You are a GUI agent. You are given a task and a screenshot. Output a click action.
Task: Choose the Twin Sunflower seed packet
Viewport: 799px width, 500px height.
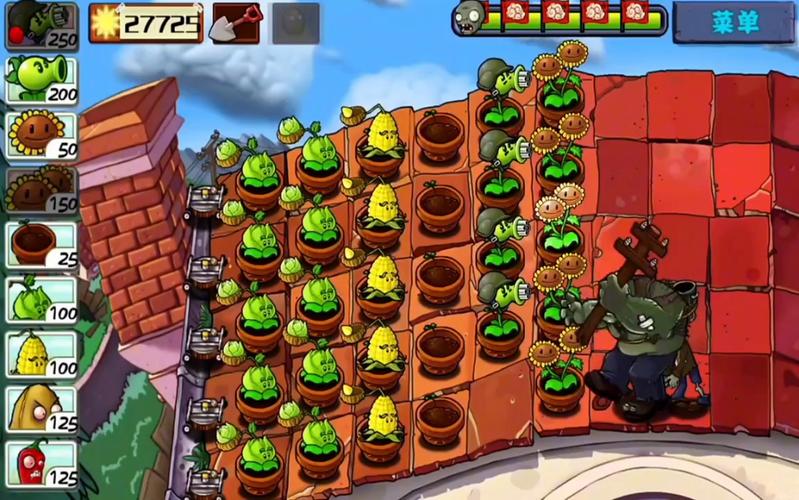(x=42, y=189)
